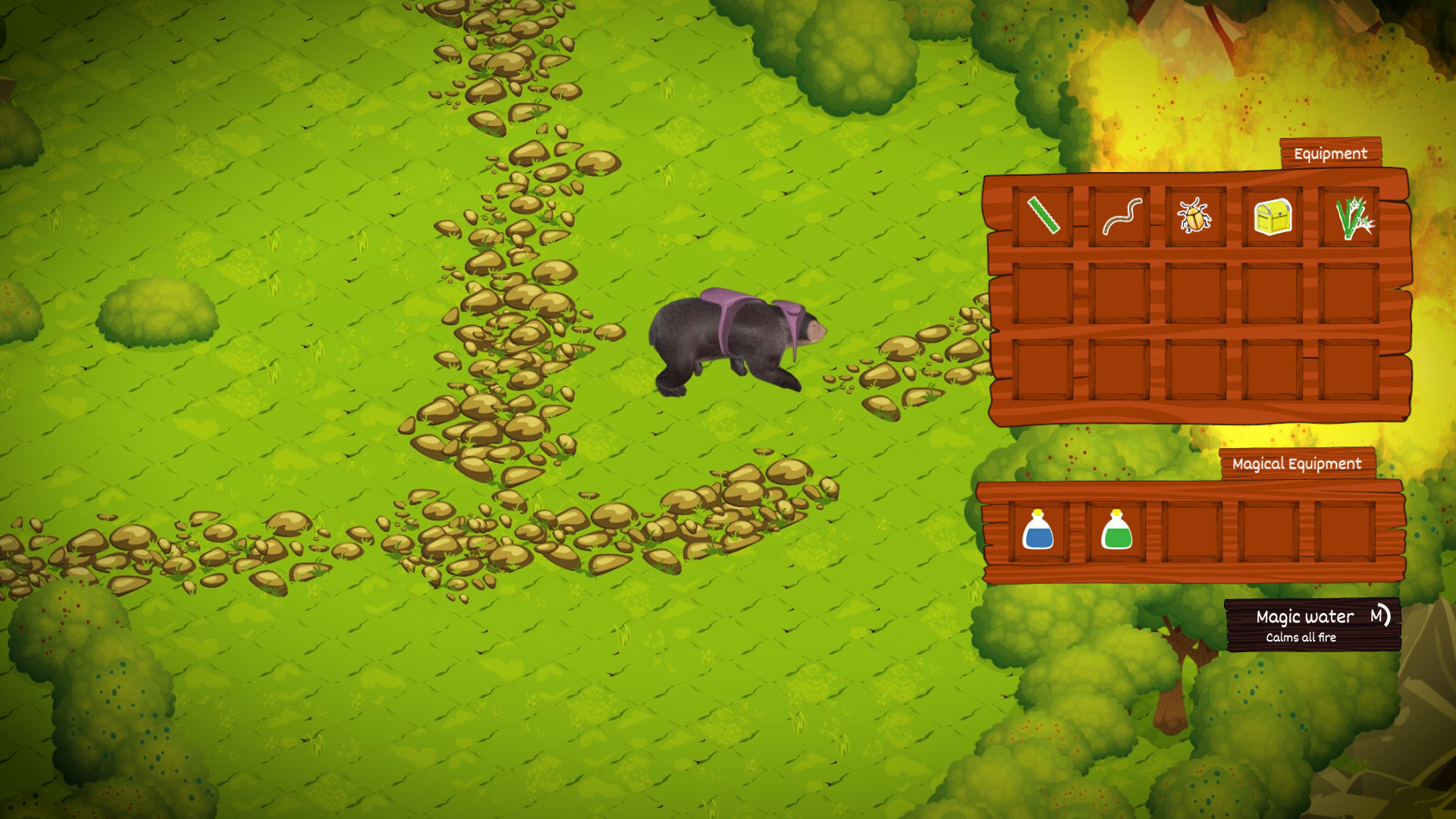The height and width of the screenshot is (819, 1456).
Task: Select the green ruler item in Equipment
Action: [1043, 218]
